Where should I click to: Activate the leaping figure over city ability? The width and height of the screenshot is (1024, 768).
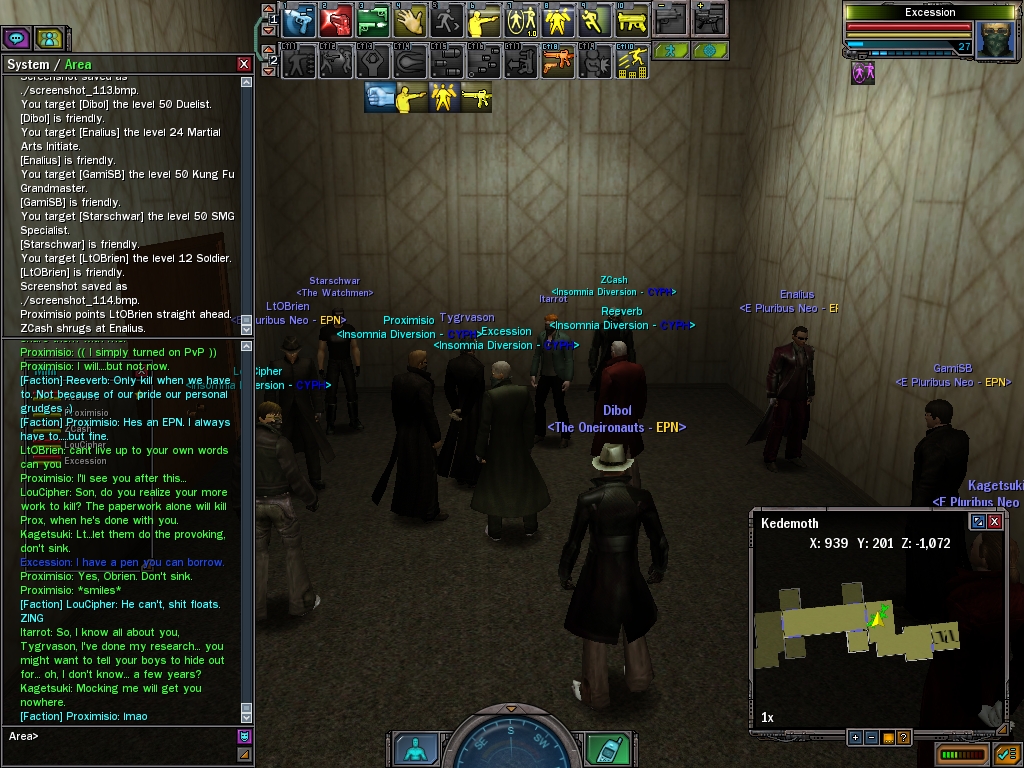click(632, 62)
